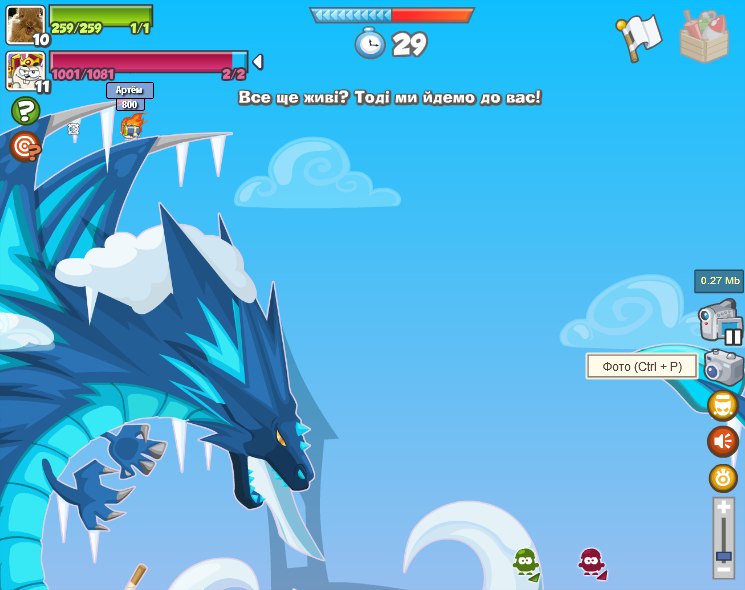Pause video recording with the camcorder icon
Viewport: 745px width, 590px height.
coord(720,322)
